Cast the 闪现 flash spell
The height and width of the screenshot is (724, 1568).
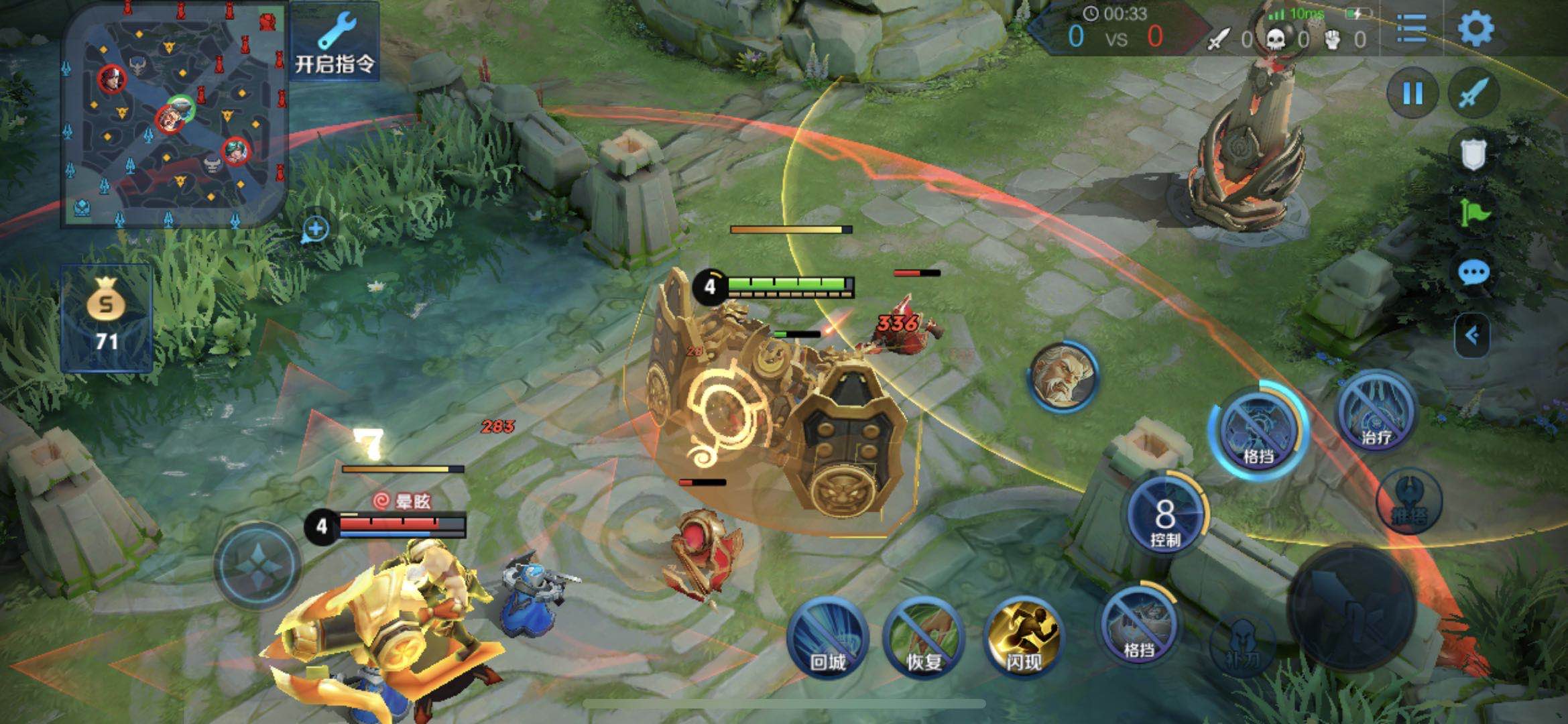[1023, 638]
